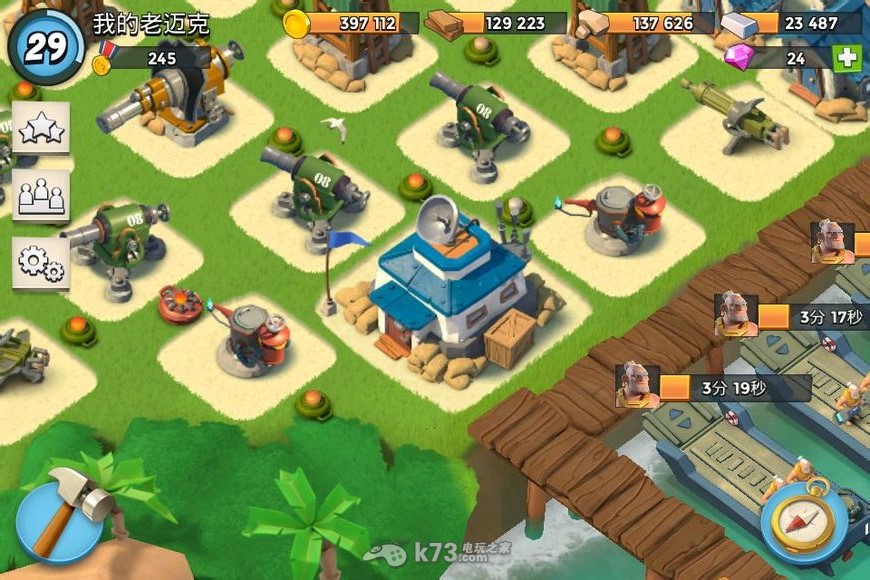Tap the green plus to buy diamonds
The height and width of the screenshot is (580, 870).
(x=847, y=58)
